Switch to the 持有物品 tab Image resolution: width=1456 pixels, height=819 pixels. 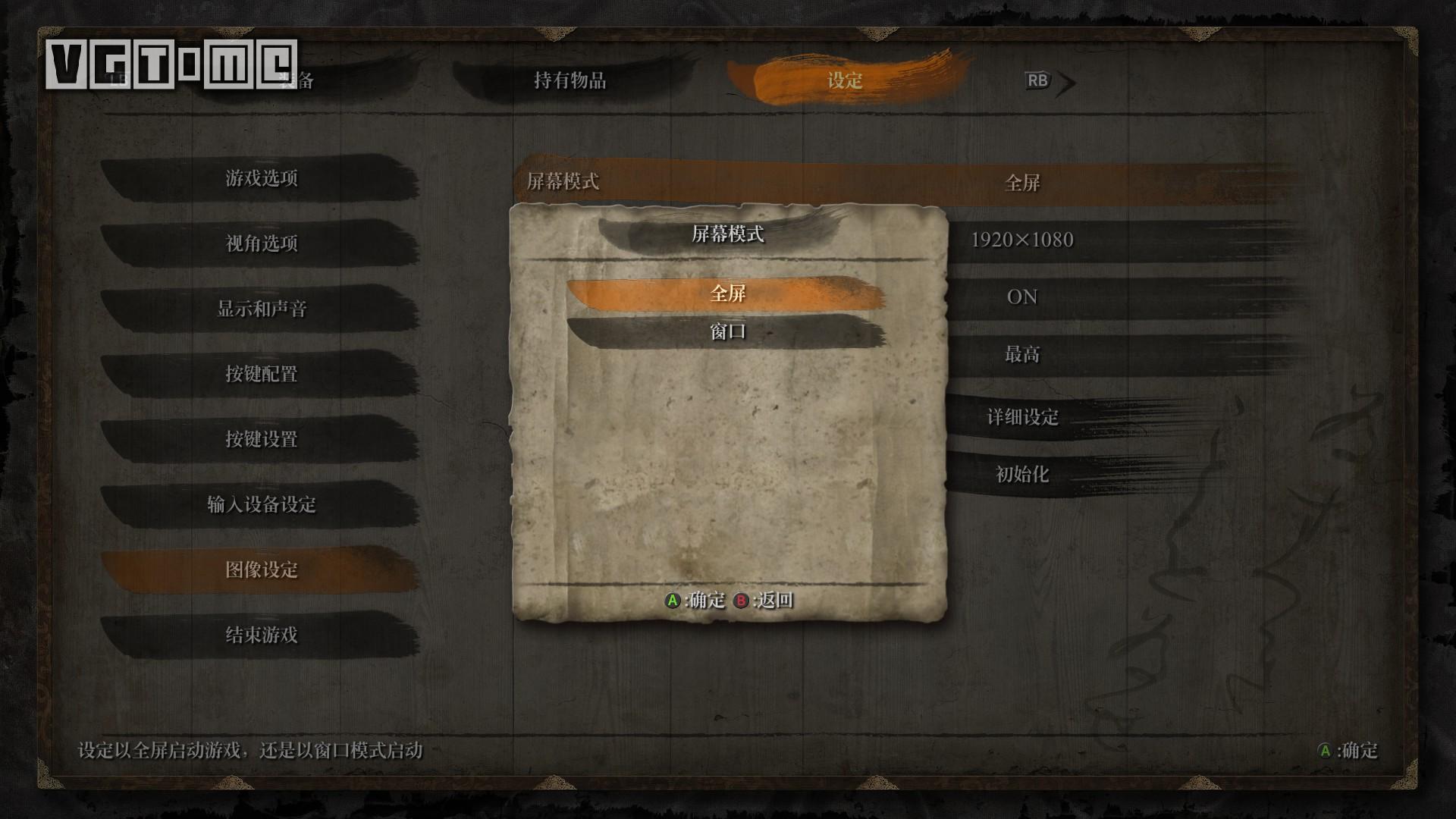click(570, 80)
